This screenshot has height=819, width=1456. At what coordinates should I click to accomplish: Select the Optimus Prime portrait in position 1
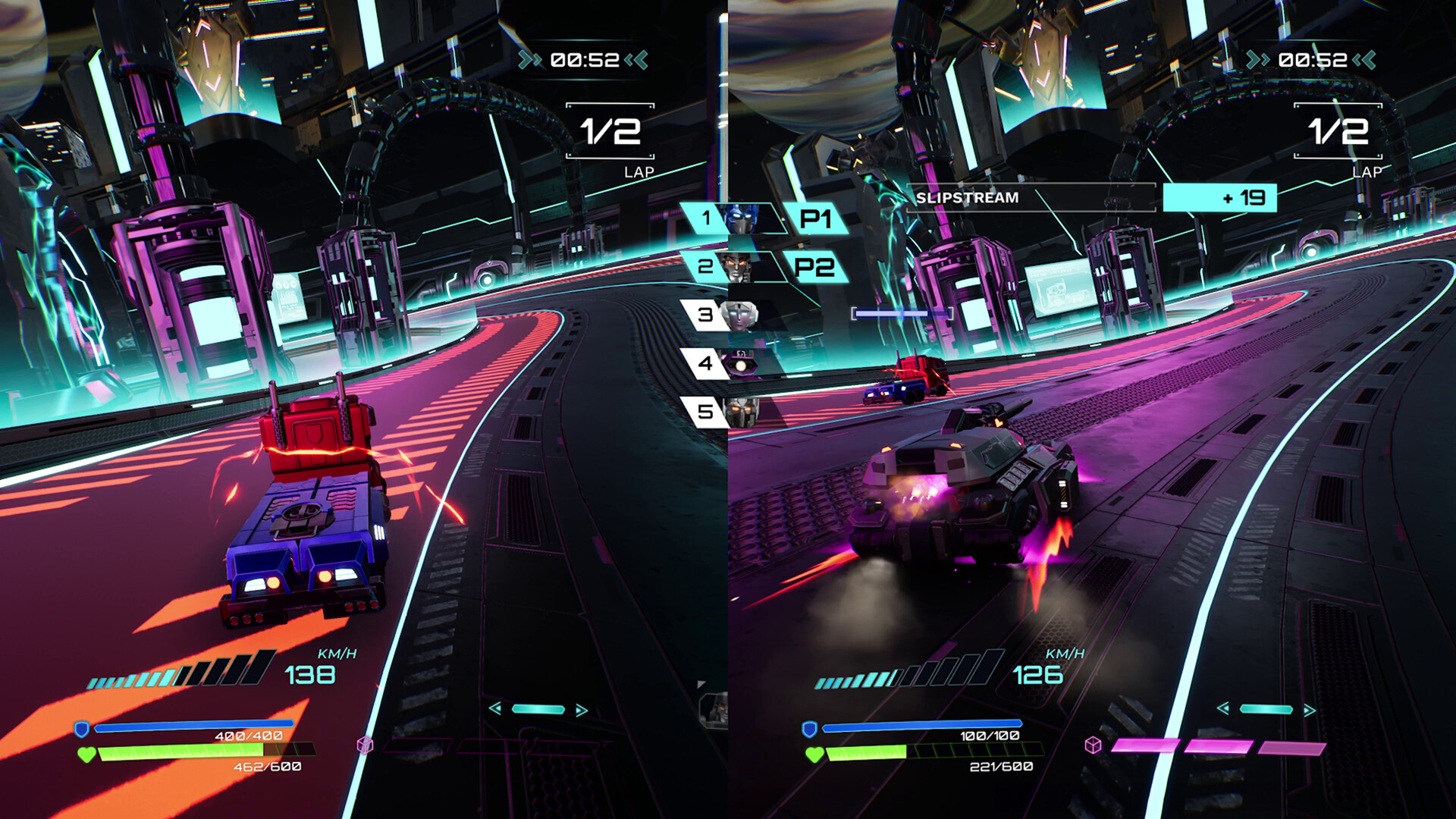(x=740, y=220)
